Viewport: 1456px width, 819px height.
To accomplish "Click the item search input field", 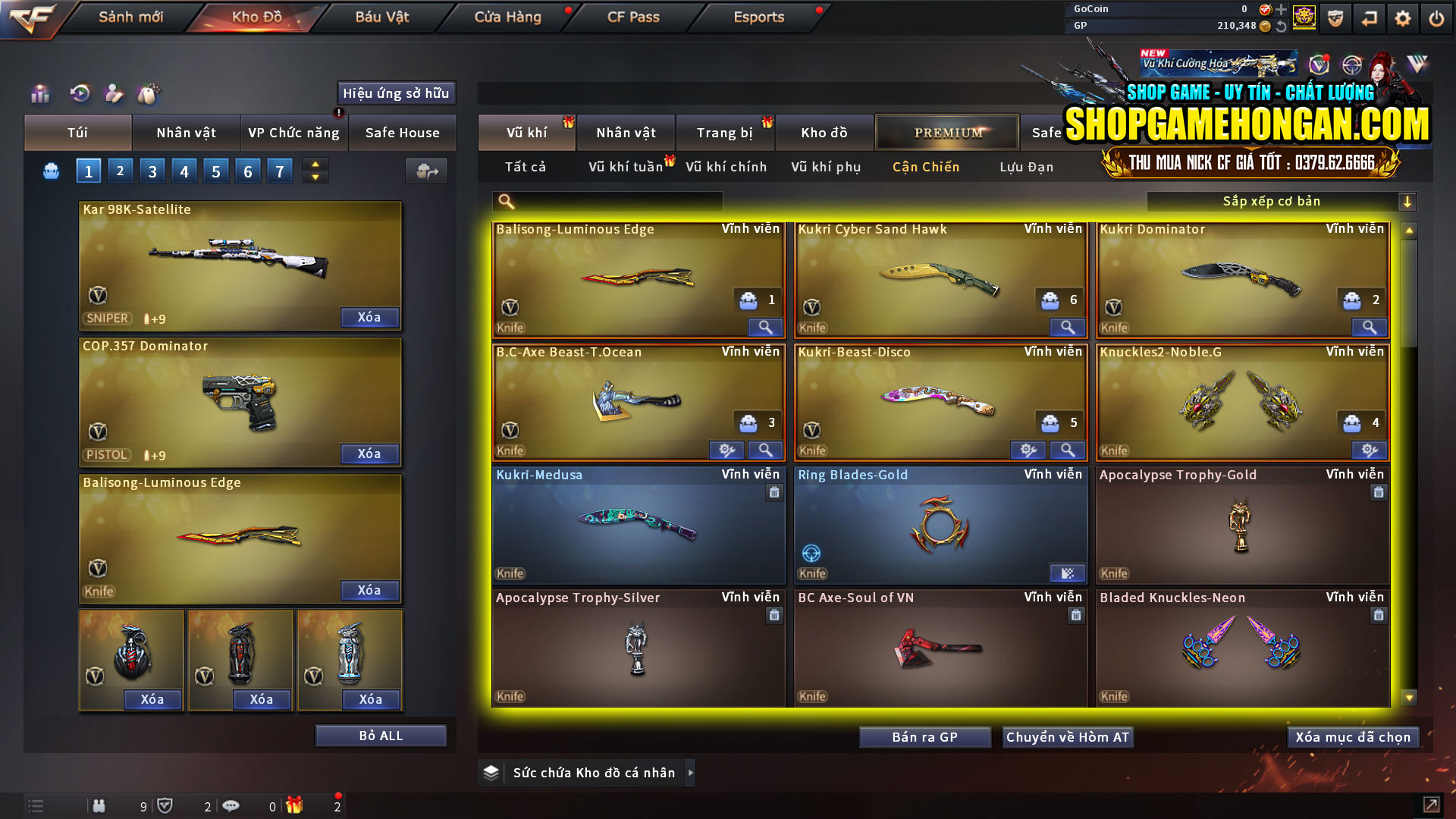I will 614,201.
